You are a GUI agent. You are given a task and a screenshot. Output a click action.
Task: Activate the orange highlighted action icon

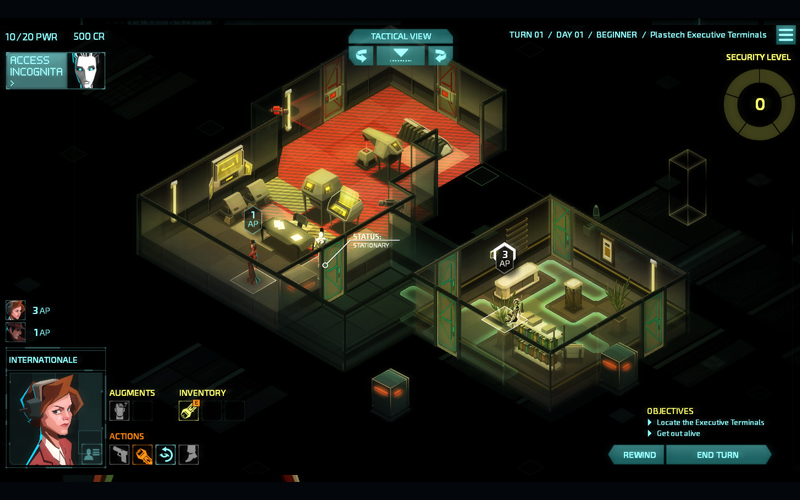coord(143,455)
